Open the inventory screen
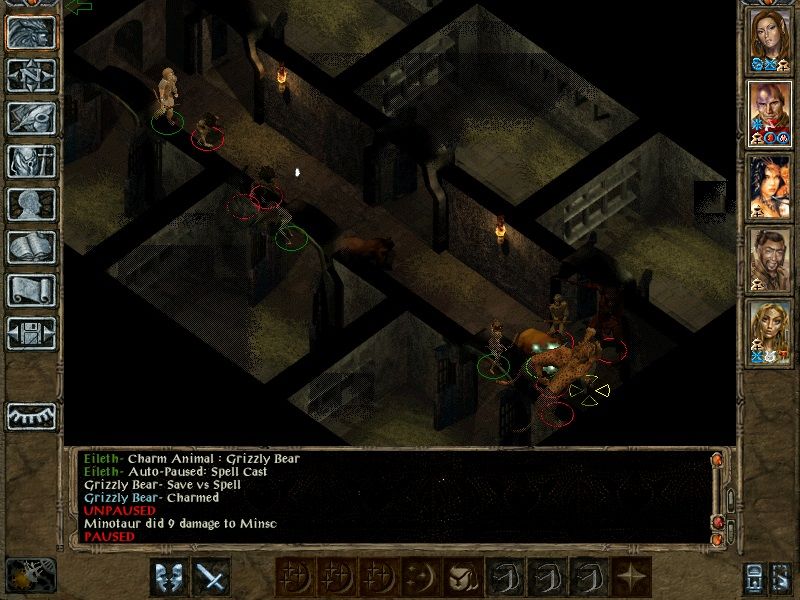The height and width of the screenshot is (600, 800). pyautogui.click(x=31, y=161)
